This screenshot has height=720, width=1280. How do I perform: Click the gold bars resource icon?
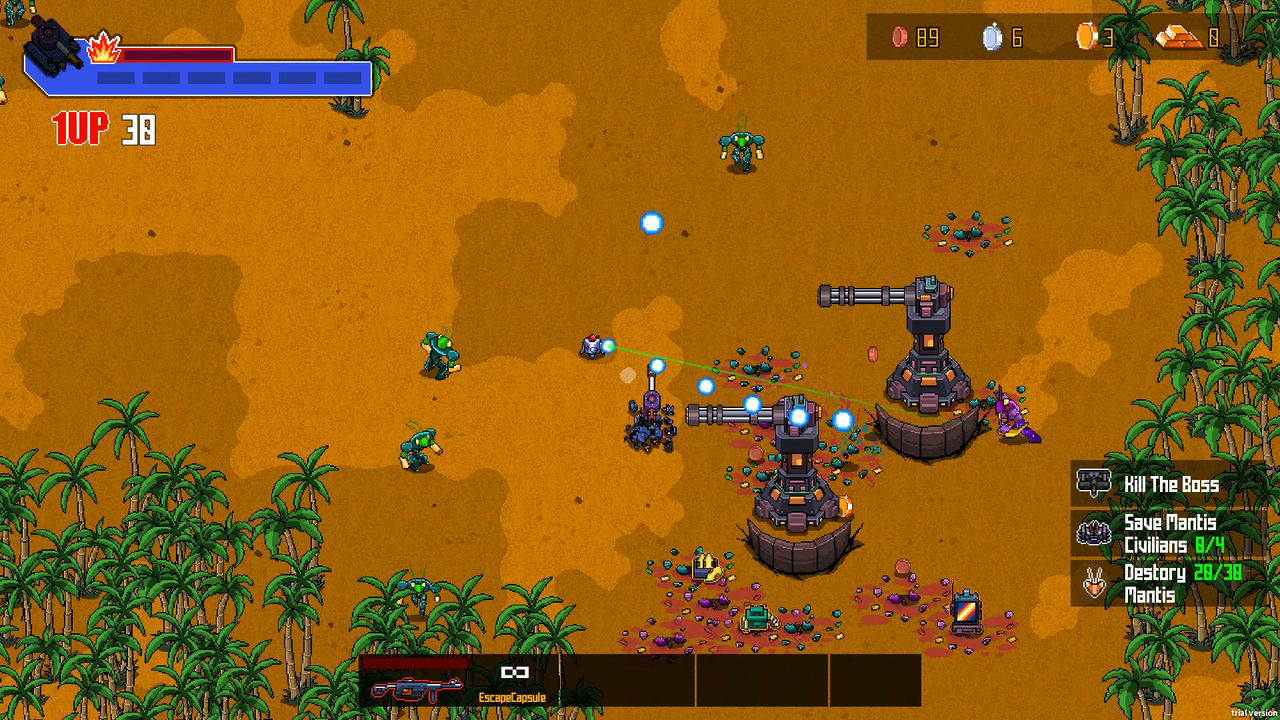click(x=1180, y=38)
